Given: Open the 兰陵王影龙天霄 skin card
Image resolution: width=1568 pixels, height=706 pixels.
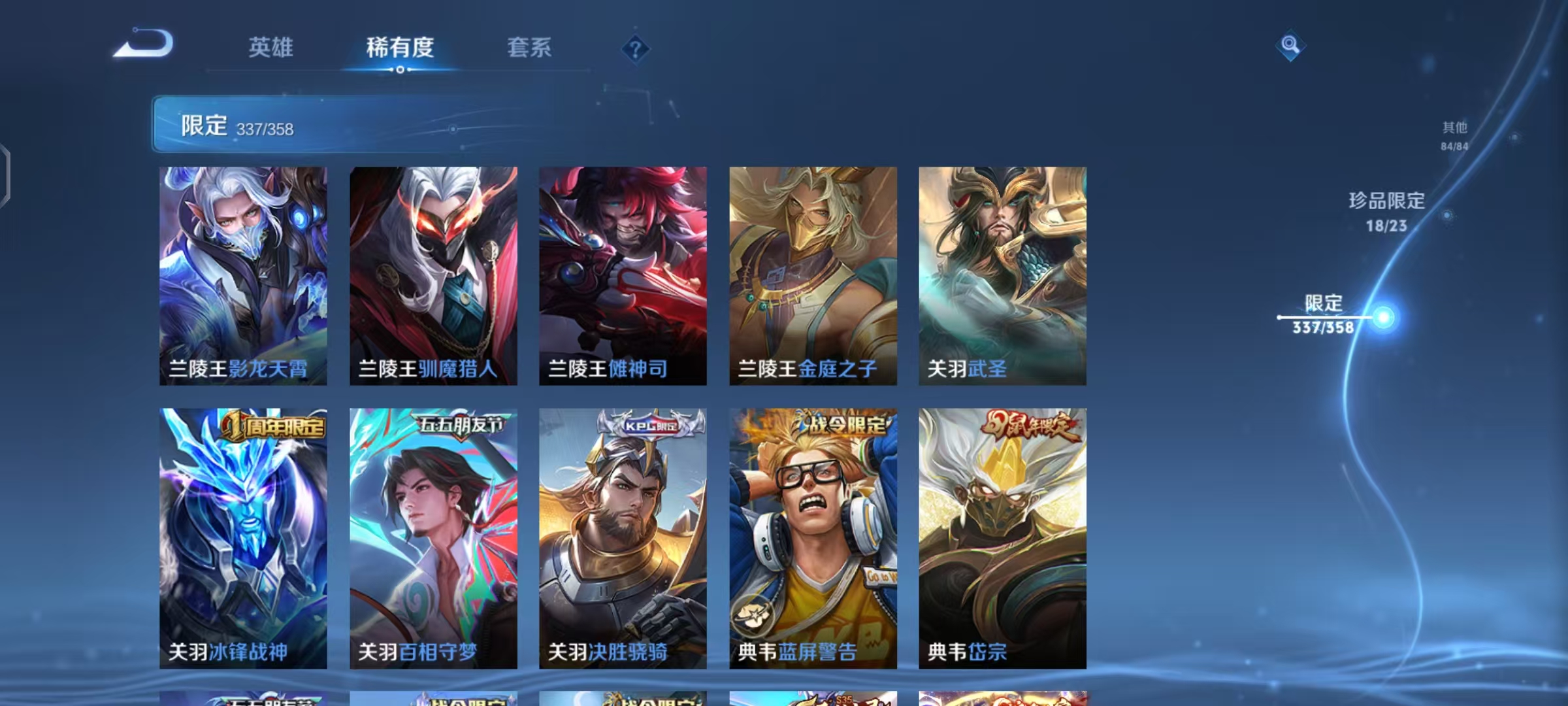Looking at the screenshot, I should point(242,275).
